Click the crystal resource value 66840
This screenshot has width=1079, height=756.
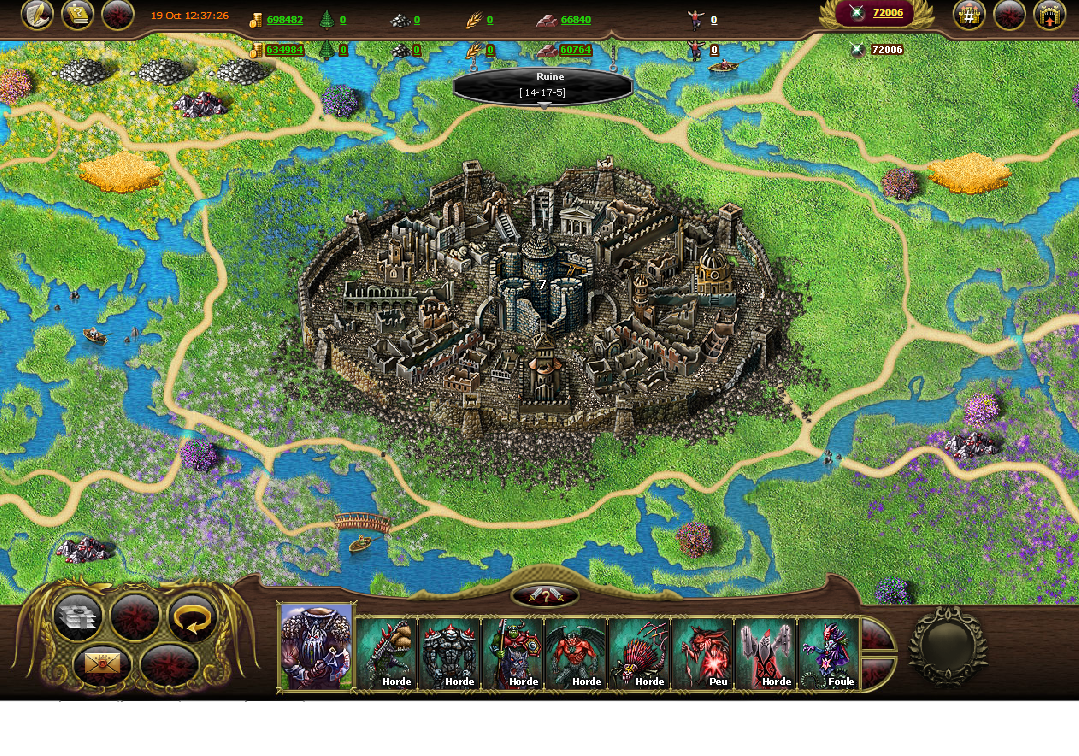coord(575,20)
